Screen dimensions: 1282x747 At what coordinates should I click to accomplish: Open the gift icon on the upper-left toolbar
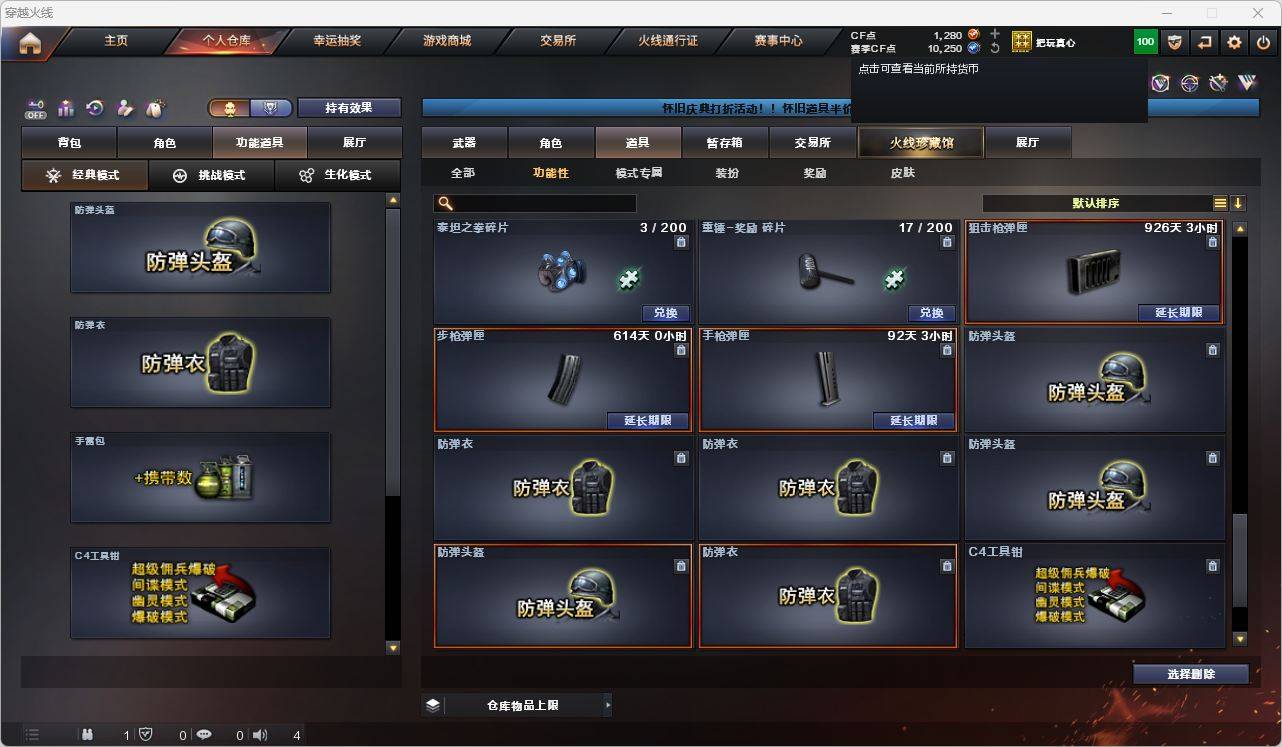[65, 108]
